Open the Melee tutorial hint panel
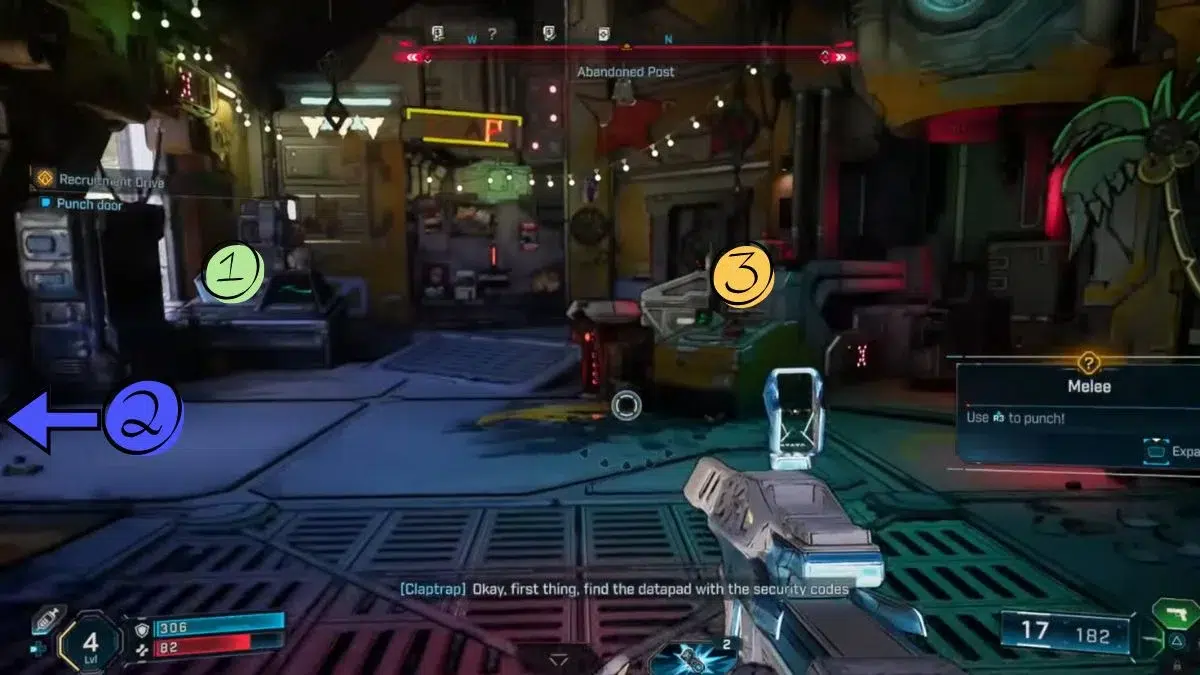Screen dimensions: 1200x675 coord(1075,412)
